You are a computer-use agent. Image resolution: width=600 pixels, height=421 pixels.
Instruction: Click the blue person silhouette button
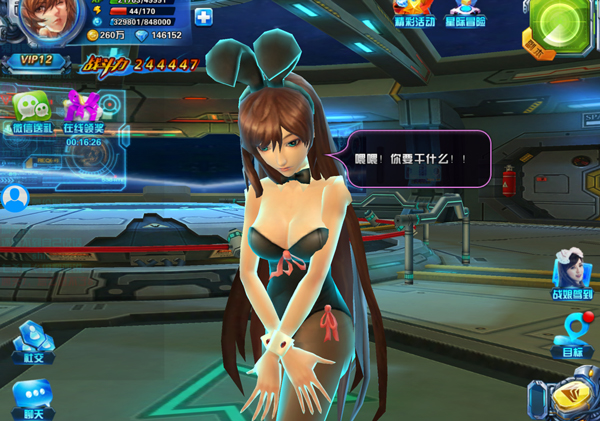[x=14, y=198]
